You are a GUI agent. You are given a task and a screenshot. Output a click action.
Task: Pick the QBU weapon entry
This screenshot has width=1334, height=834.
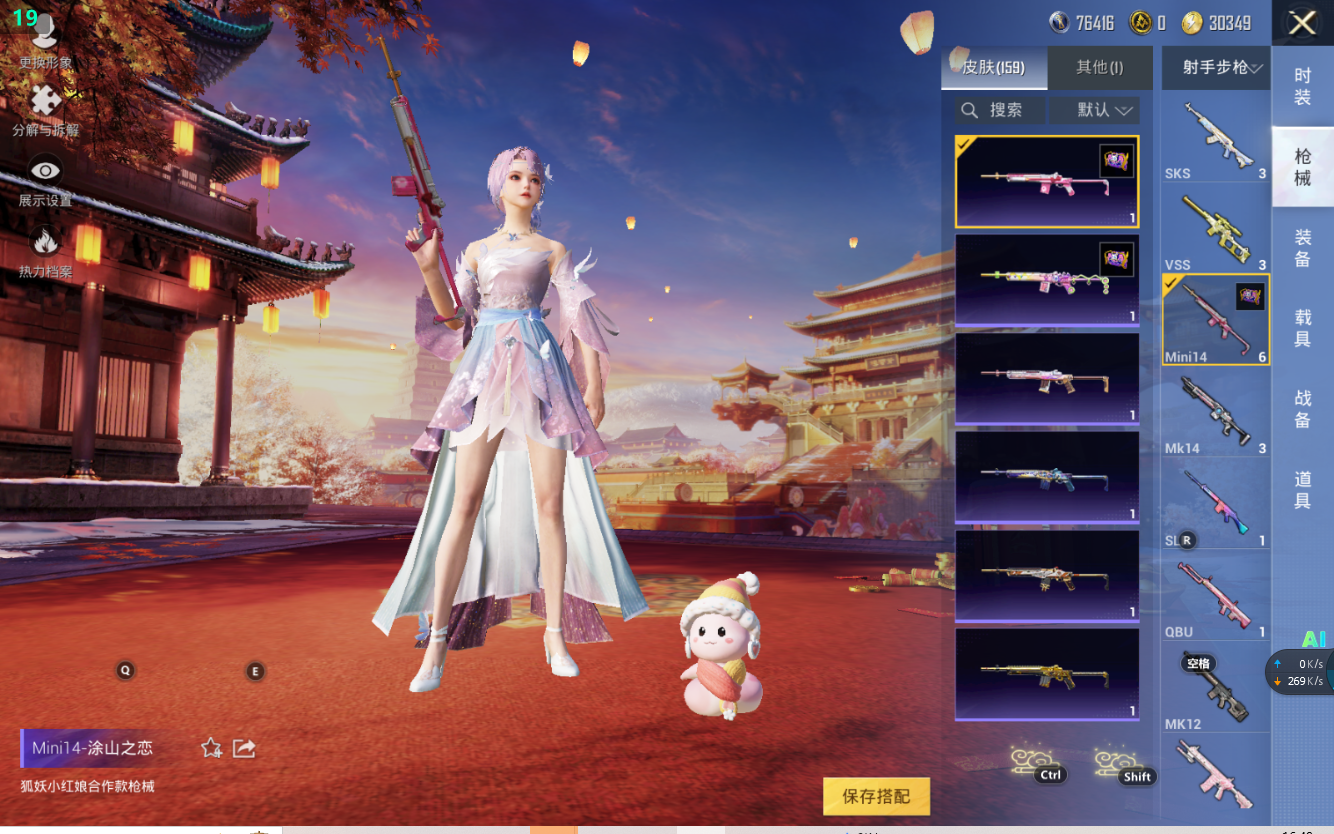(x=1215, y=598)
